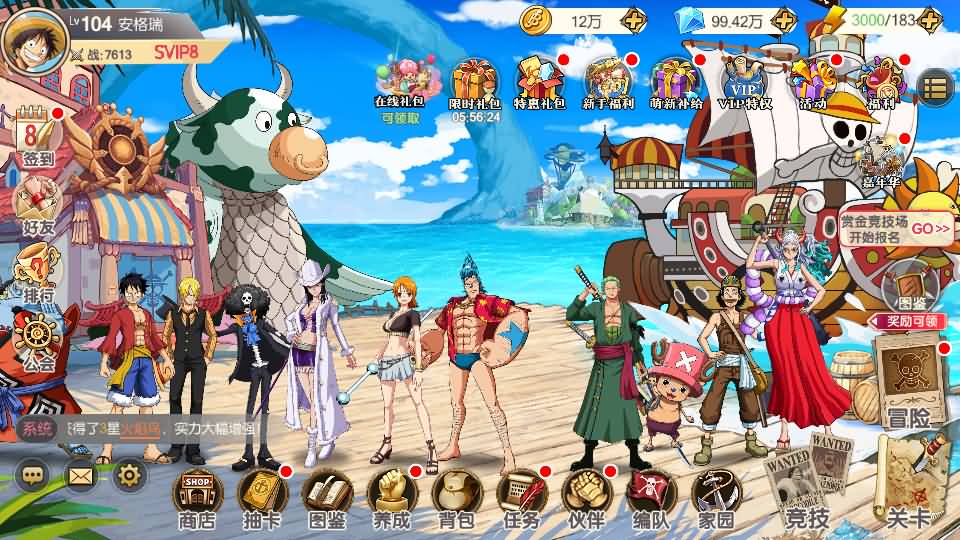960x540 pixels.
Task: Open the 商店 shop menu
Action: coord(196,497)
